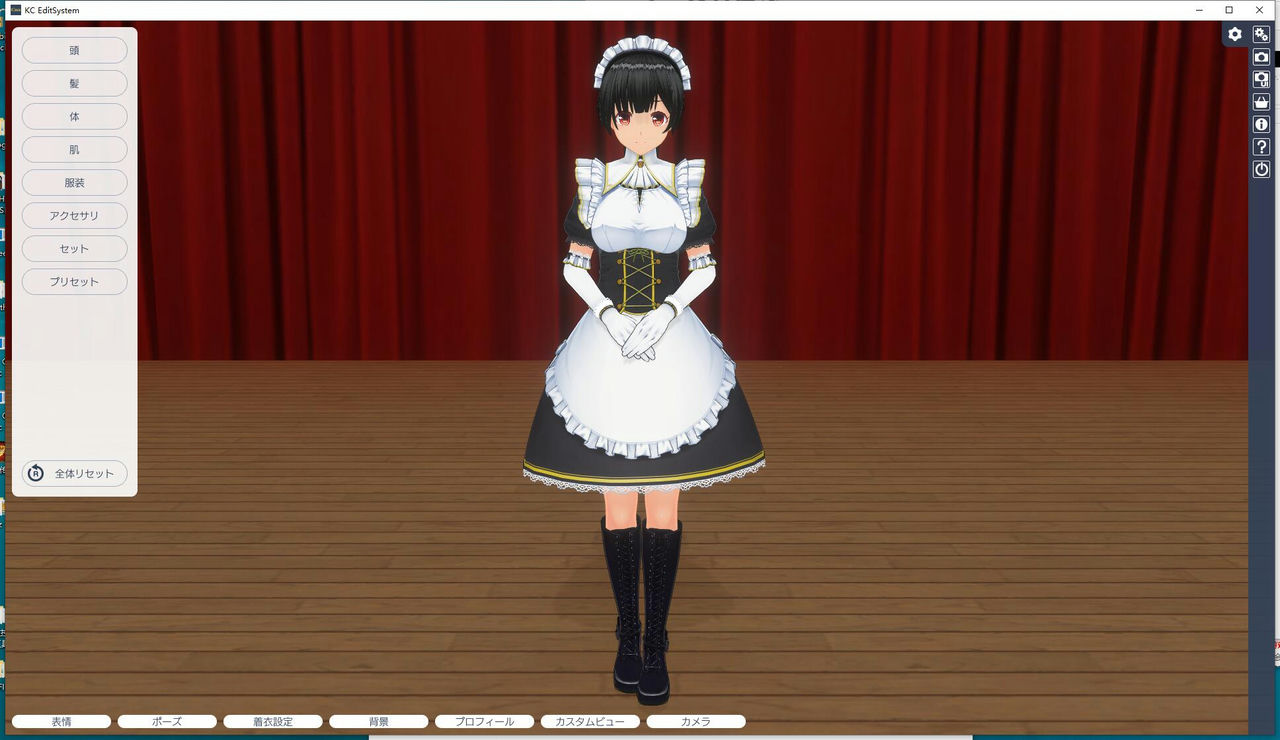Viewport: 1280px width, 740px height.
Task: Take a screenshot with the camera icon
Action: pos(1261,56)
